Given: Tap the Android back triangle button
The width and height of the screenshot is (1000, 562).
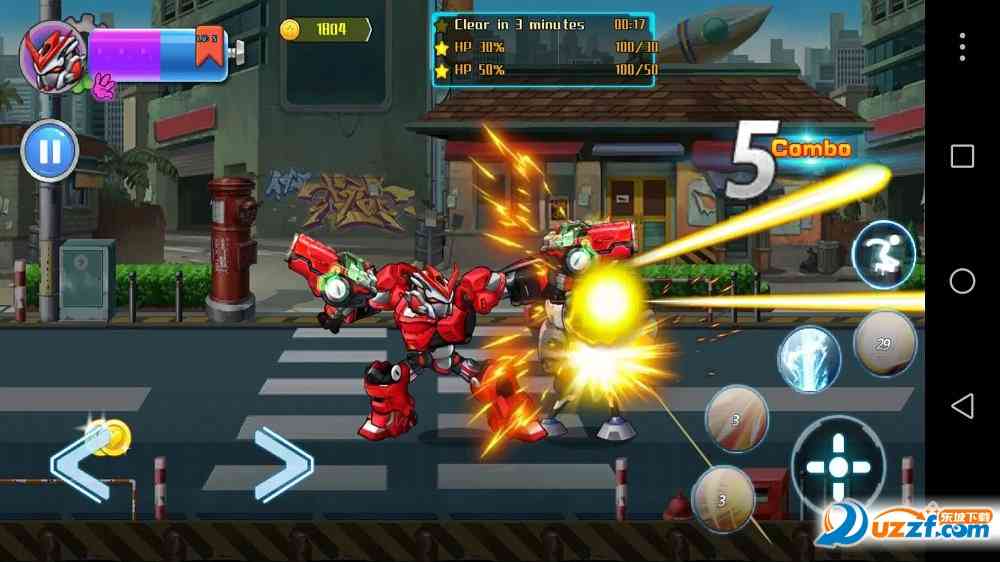Looking at the screenshot, I should pos(962,405).
